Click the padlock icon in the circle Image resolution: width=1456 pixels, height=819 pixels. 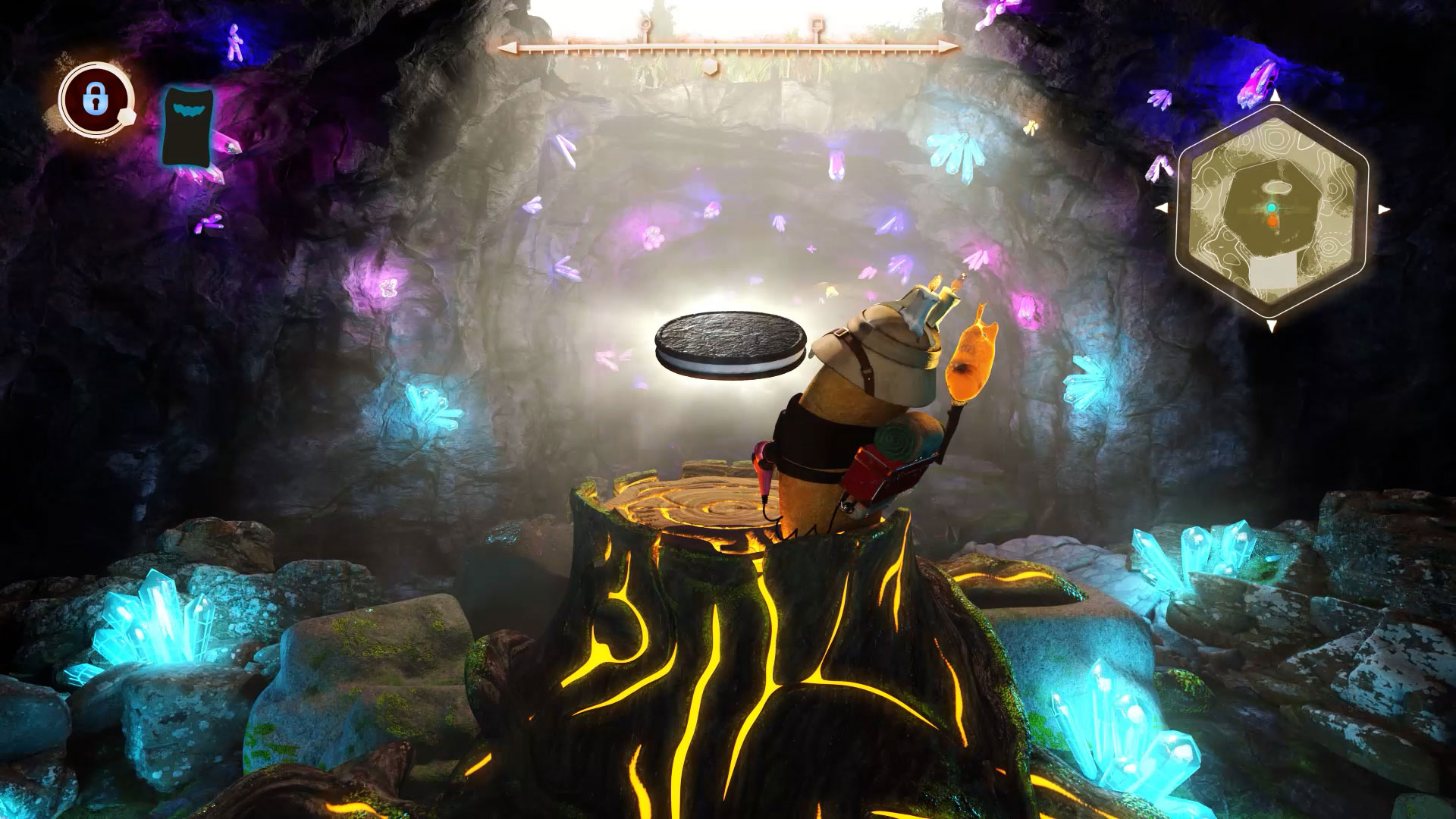pos(94,100)
